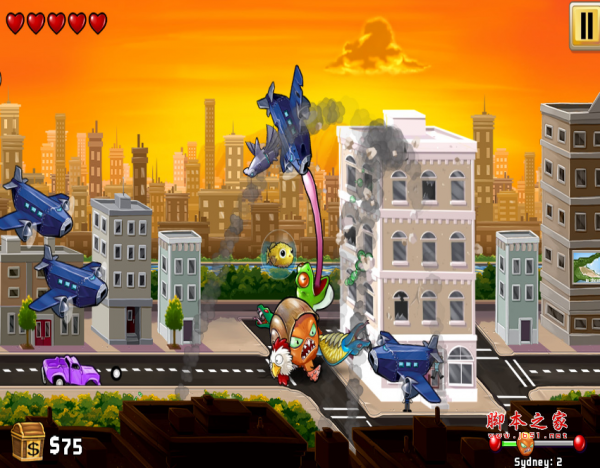This screenshot has height=468, width=600.
Task: Pause the game with the pause button
Action: point(586,25)
